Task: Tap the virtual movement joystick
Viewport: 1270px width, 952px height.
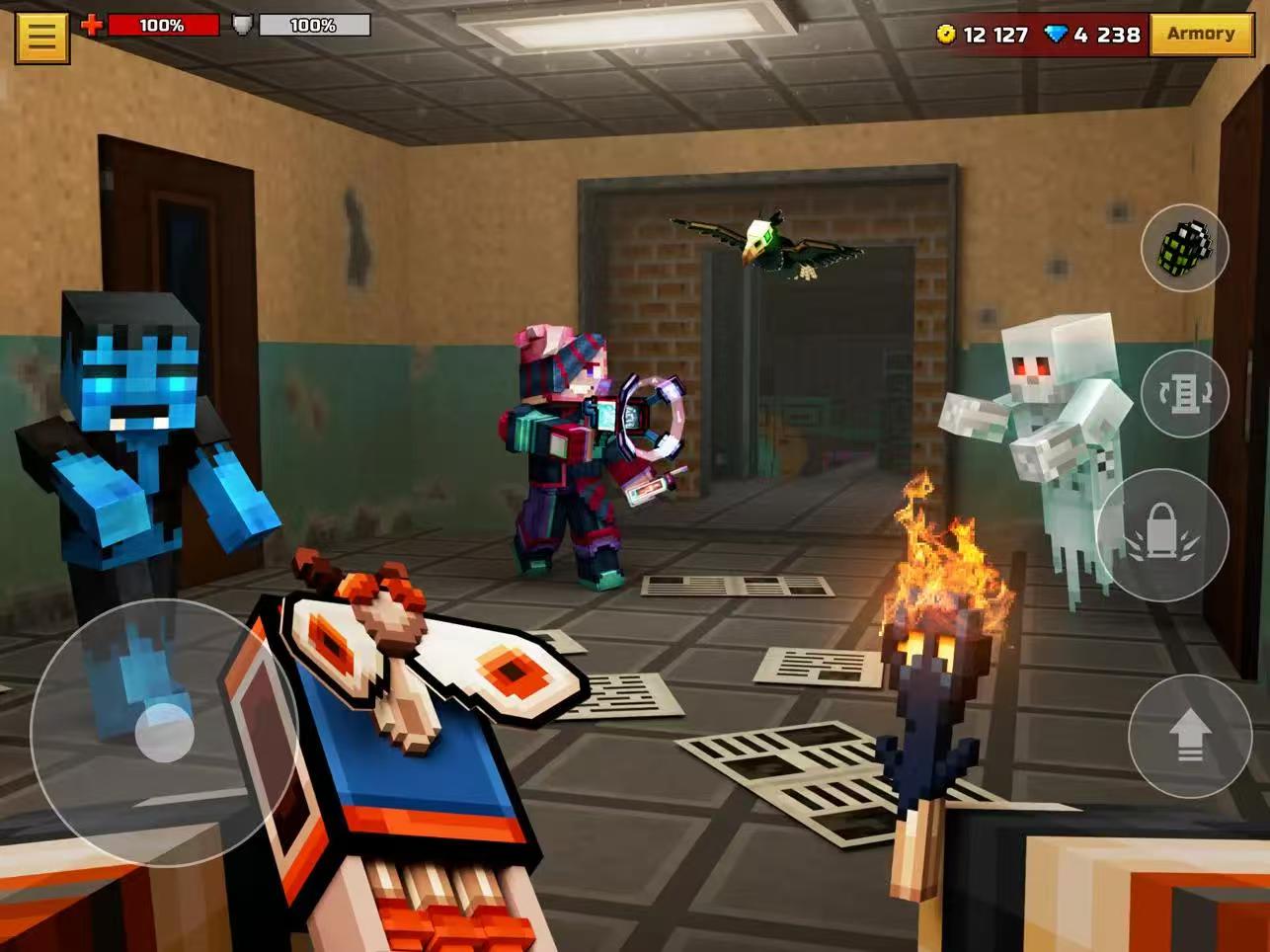Action: 164,732
